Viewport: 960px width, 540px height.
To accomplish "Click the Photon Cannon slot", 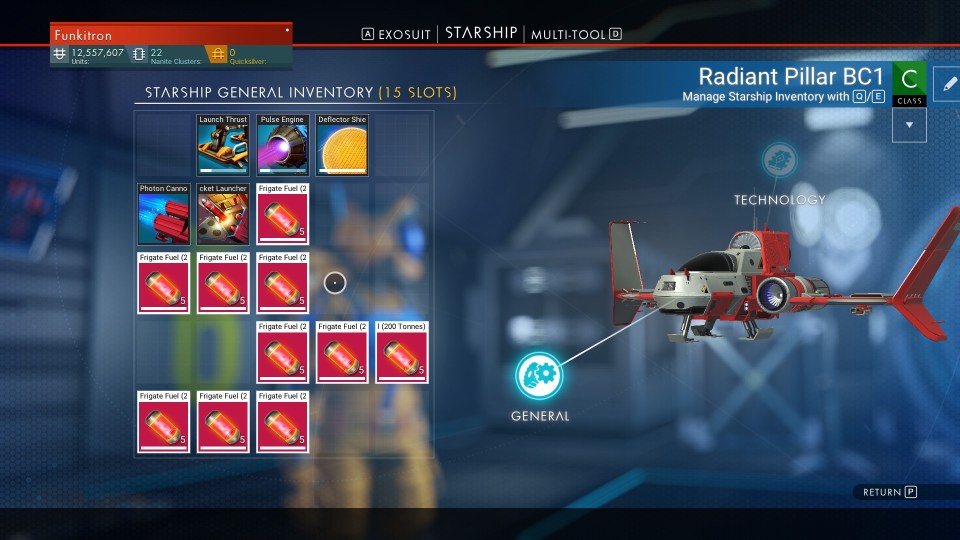I will (x=163, y=214).
